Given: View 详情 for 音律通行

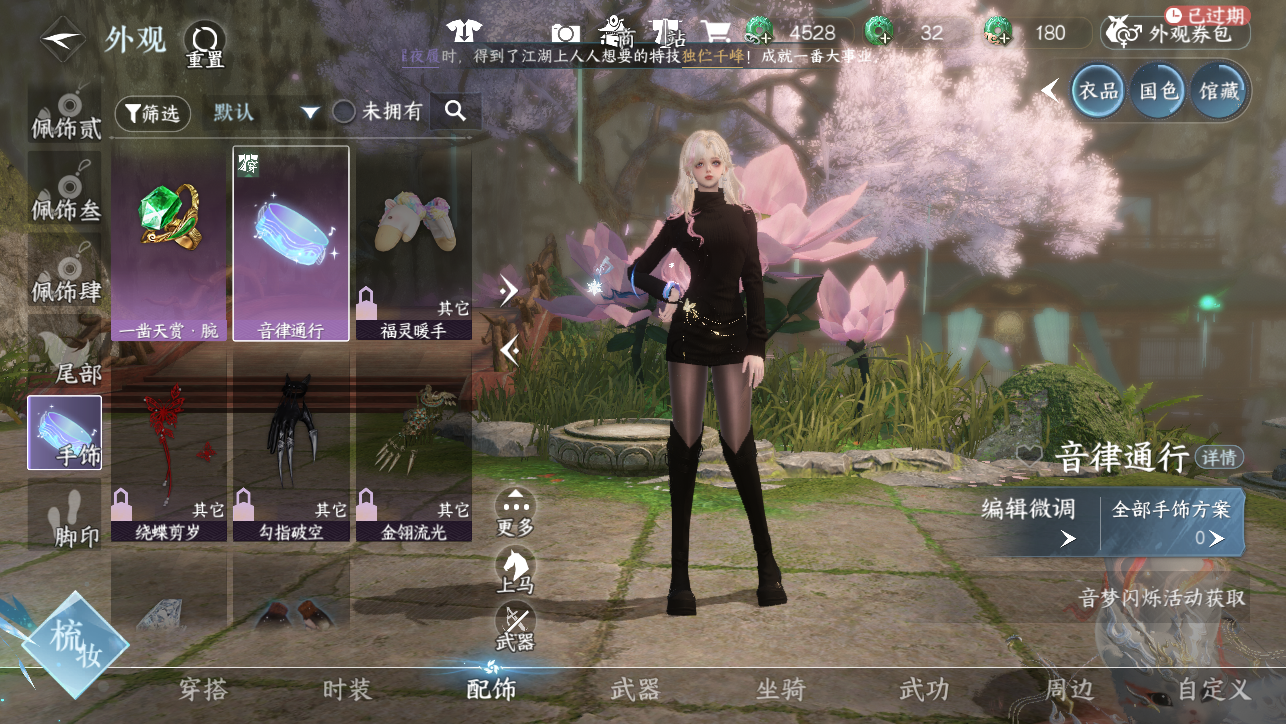Looking at the screenshot, I should point(1219,457).
